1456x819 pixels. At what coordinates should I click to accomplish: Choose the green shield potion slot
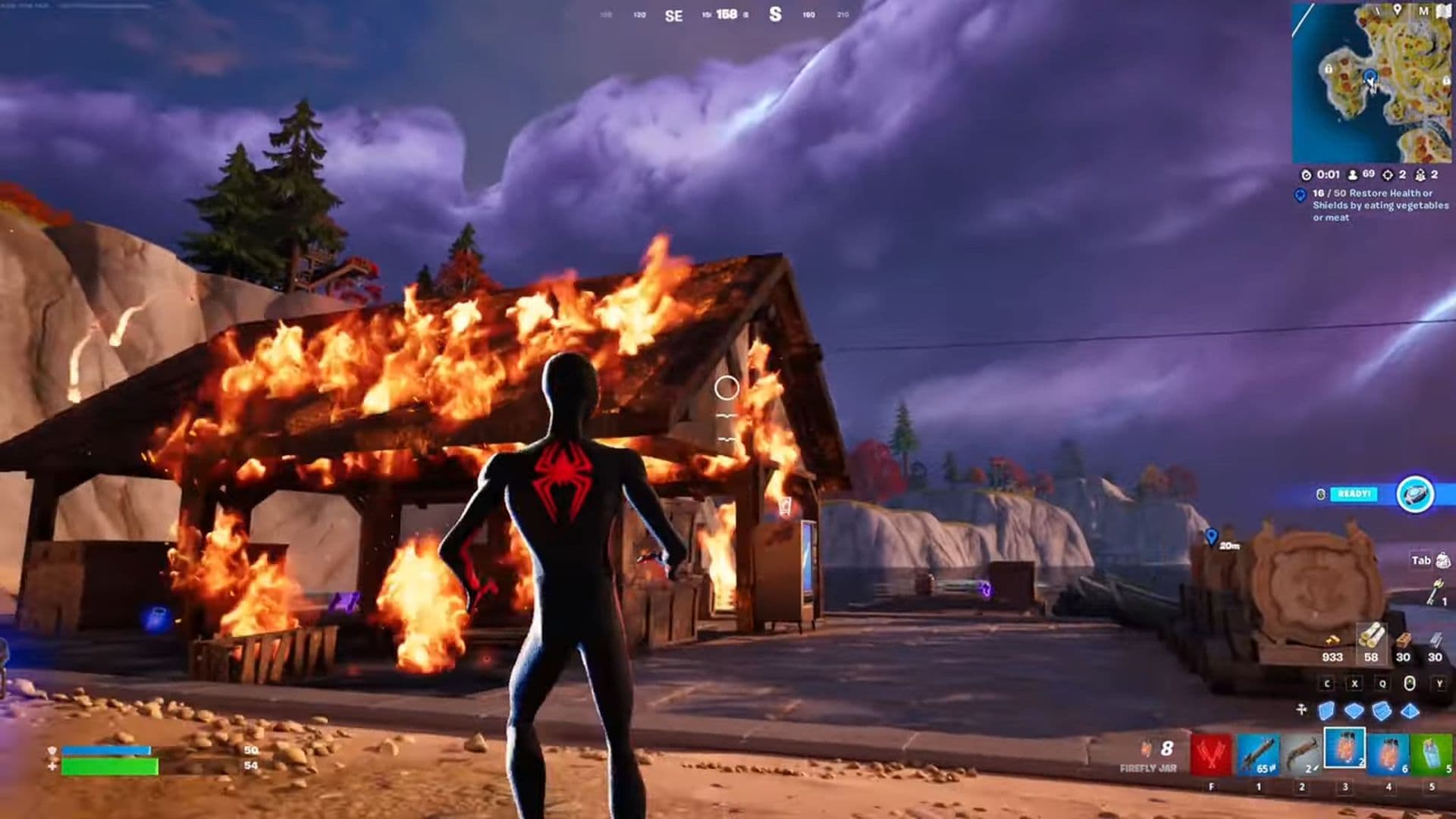click(1432, 754)
